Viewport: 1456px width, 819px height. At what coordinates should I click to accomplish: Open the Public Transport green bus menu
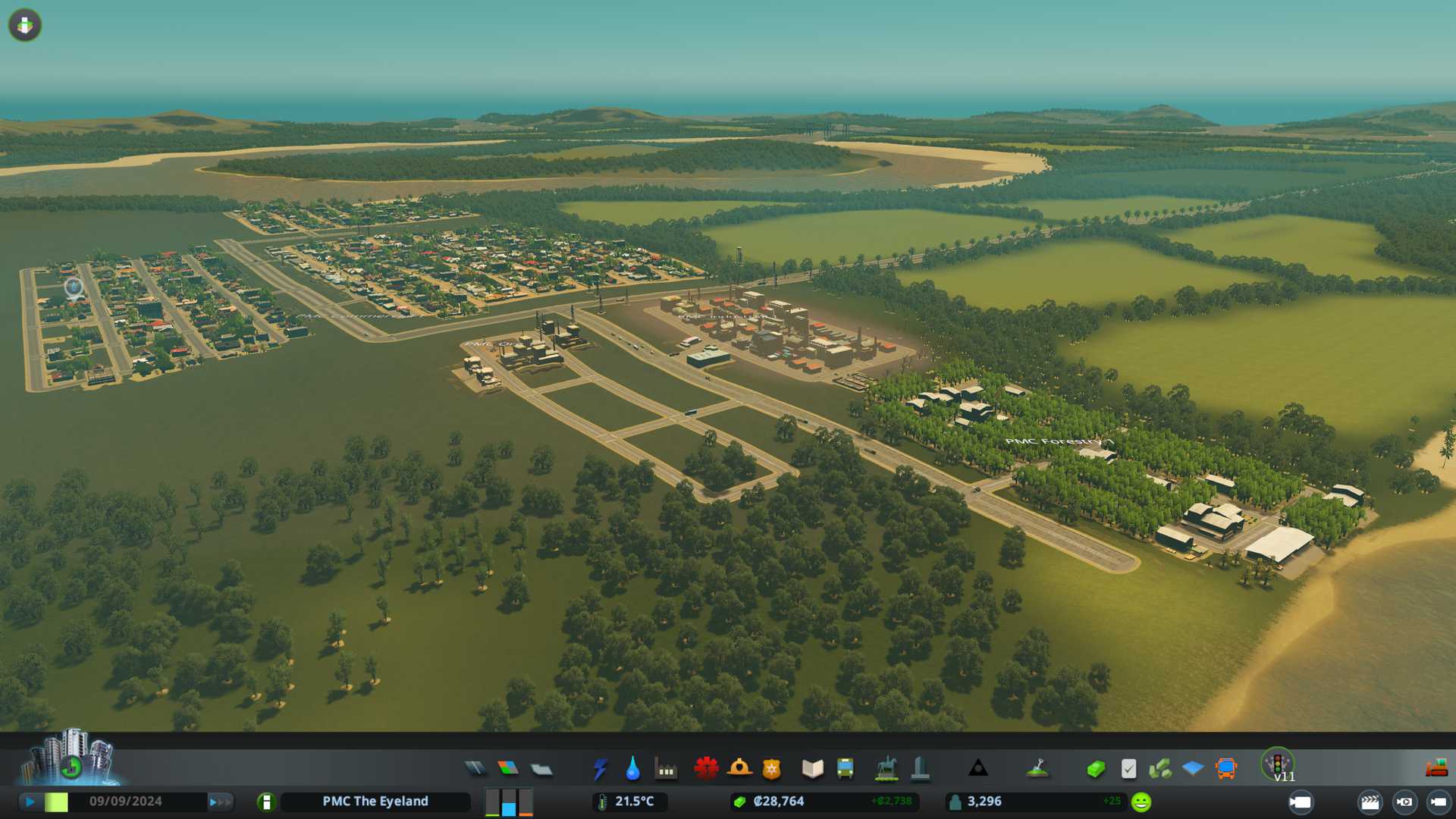845,769
